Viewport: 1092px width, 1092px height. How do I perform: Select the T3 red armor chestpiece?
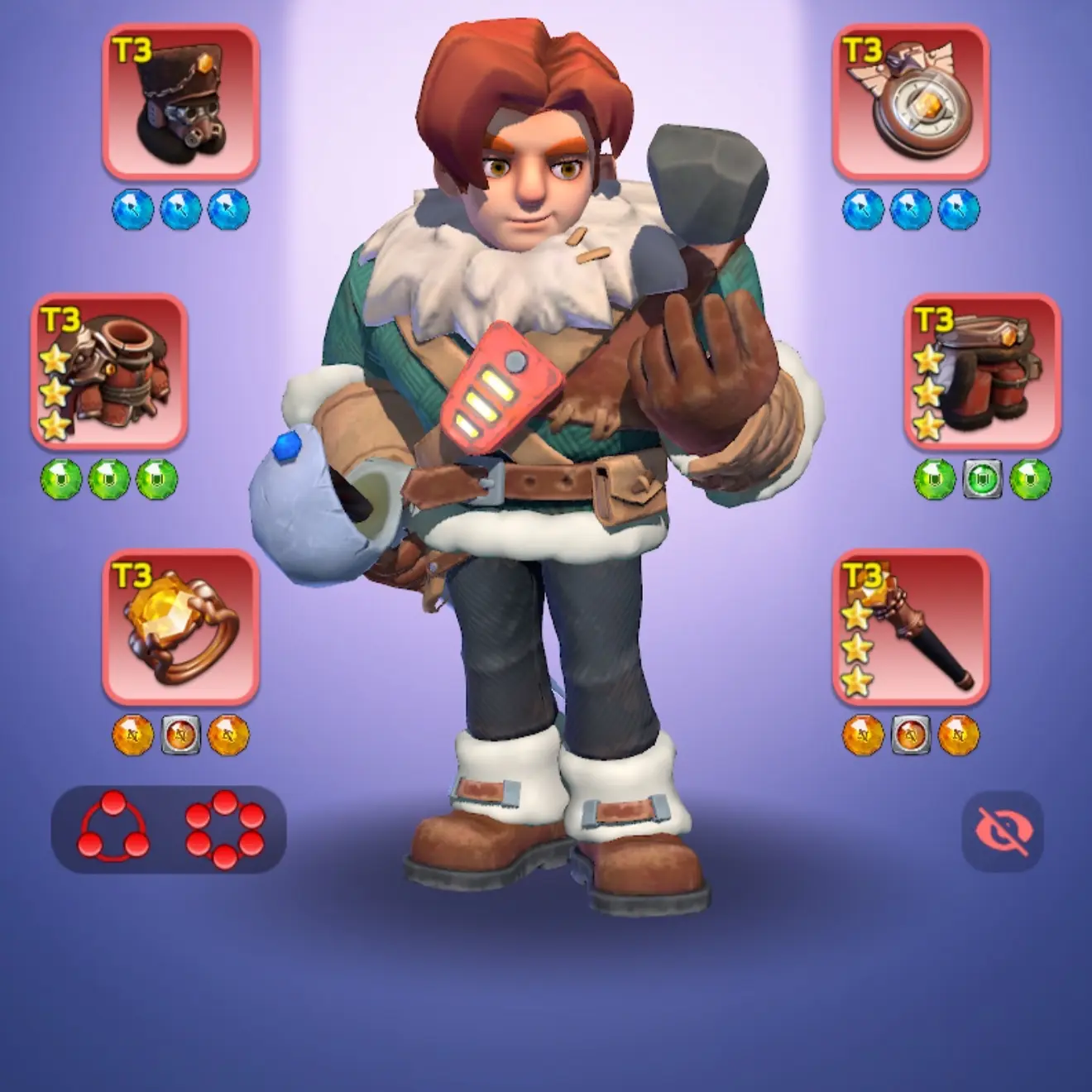109,371
